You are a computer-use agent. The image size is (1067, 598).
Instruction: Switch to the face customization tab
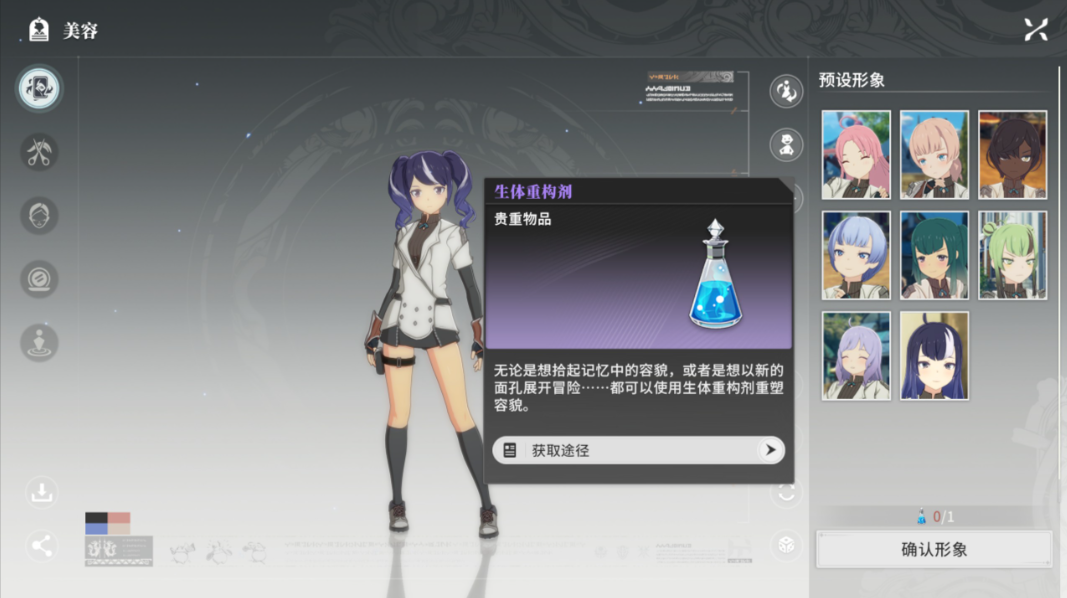point(40,216)
